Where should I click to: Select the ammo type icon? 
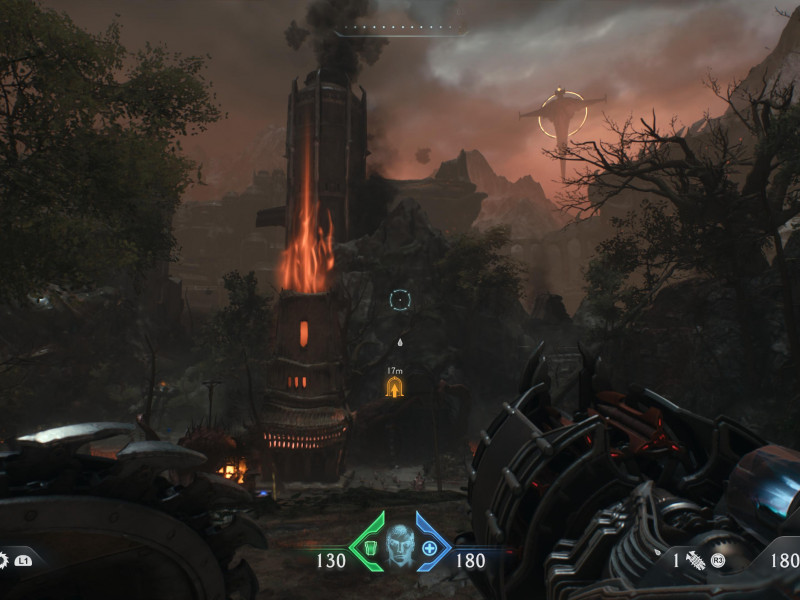point(695,561)
